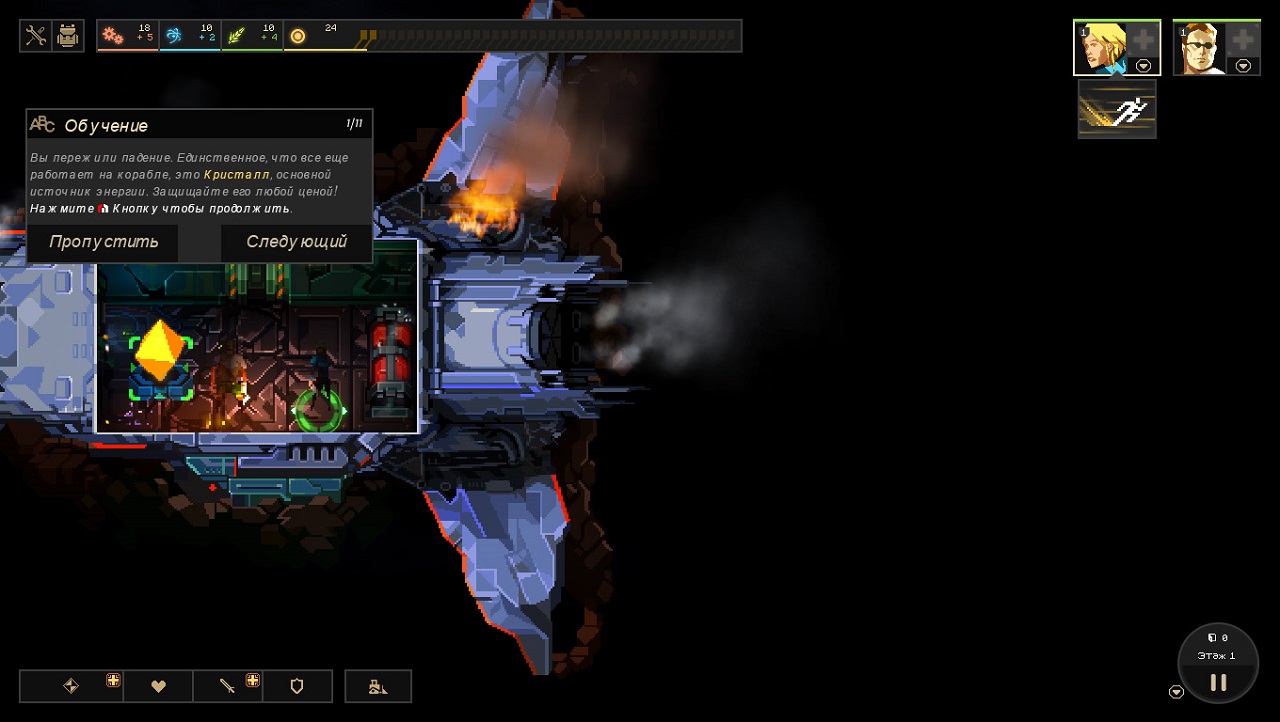Expand the sunglasses hero's dropdown arrow

1243,66
